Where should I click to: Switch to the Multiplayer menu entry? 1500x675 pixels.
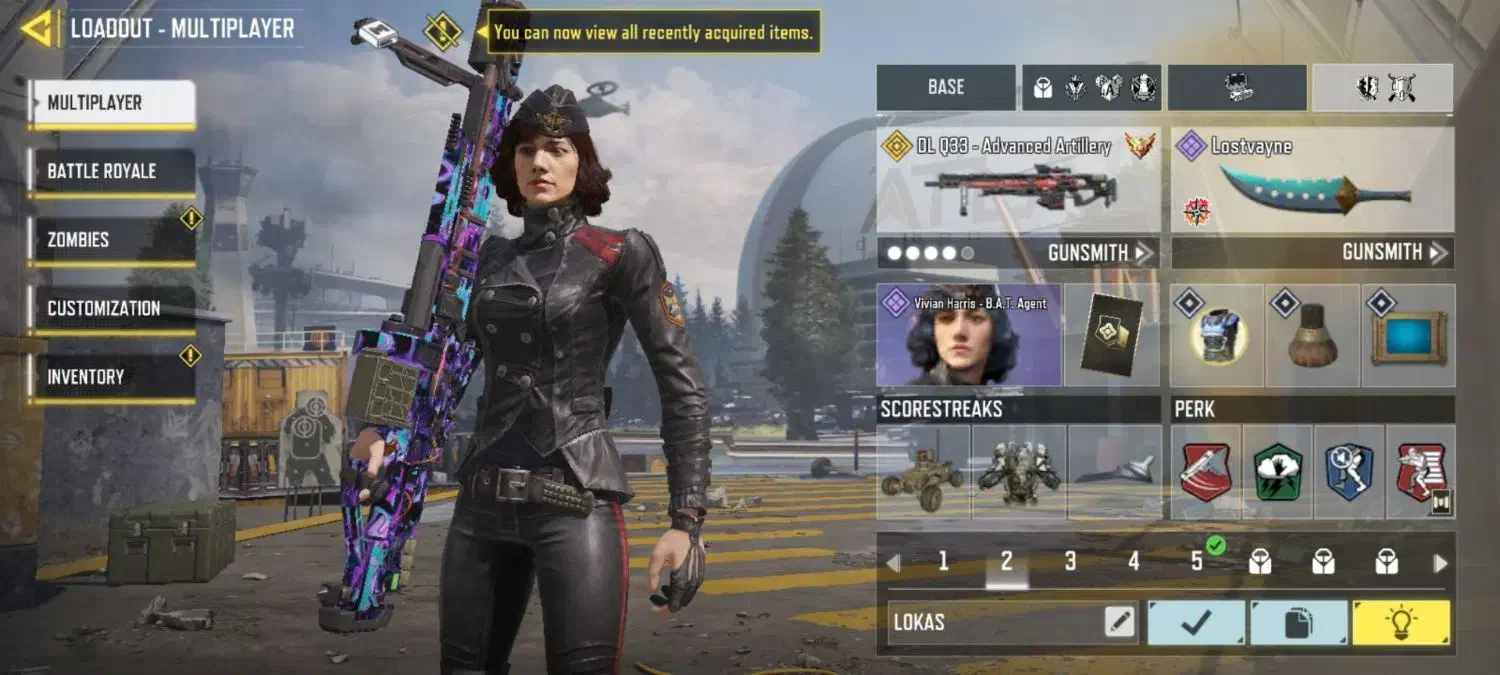click(x=111, y=103)
